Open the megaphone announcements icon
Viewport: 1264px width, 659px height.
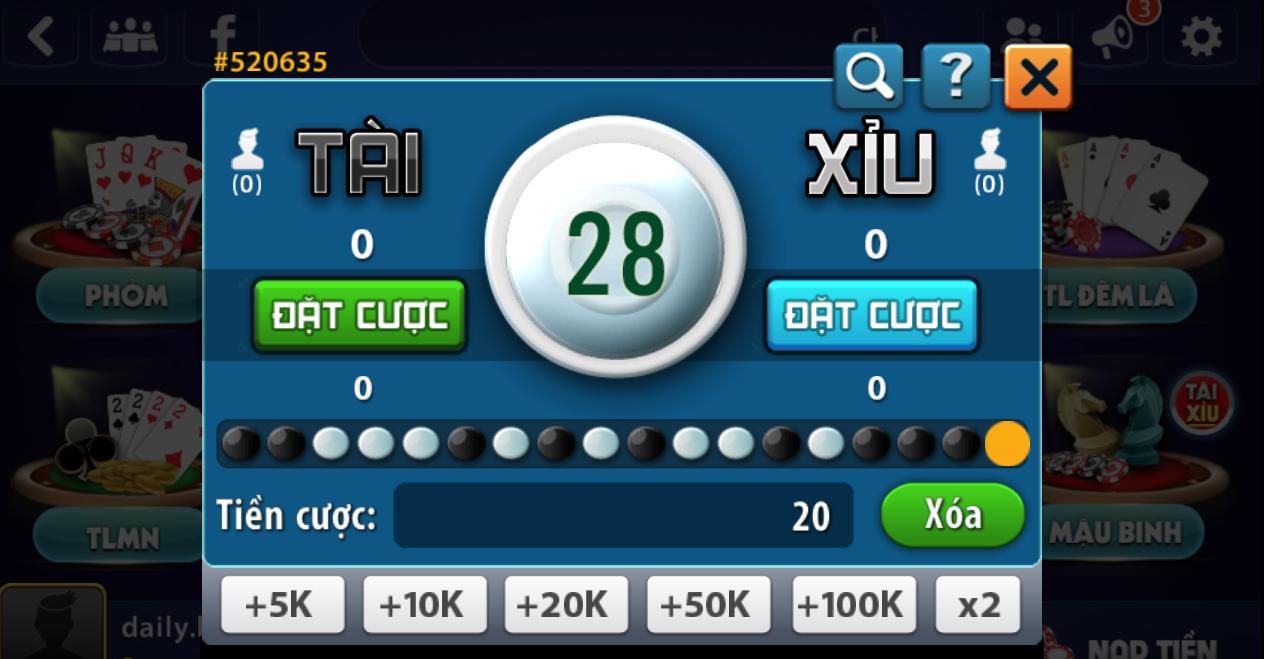(x=1112, y=38)
